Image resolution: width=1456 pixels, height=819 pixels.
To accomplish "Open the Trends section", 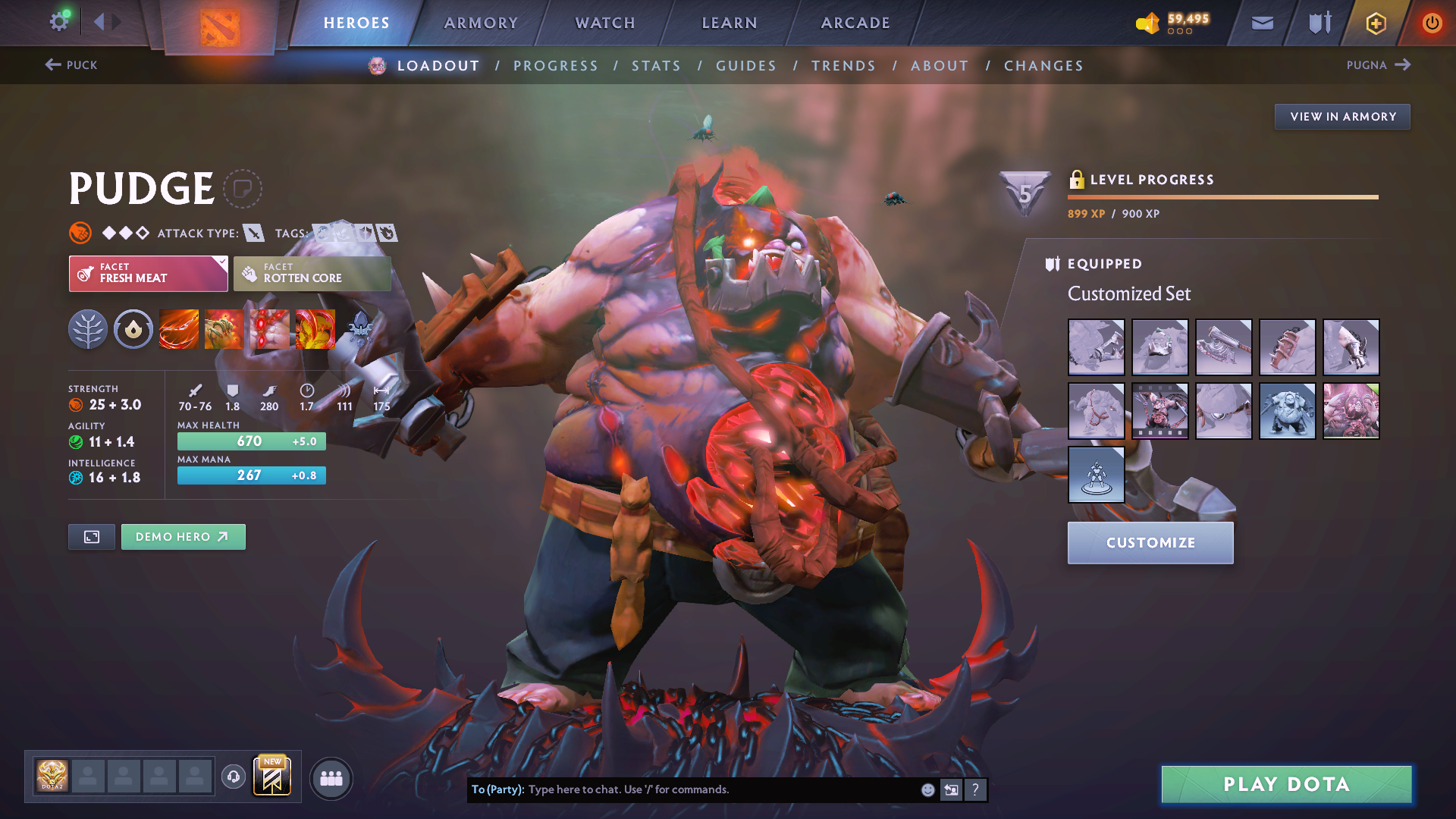I will click(x=843, y=66).
